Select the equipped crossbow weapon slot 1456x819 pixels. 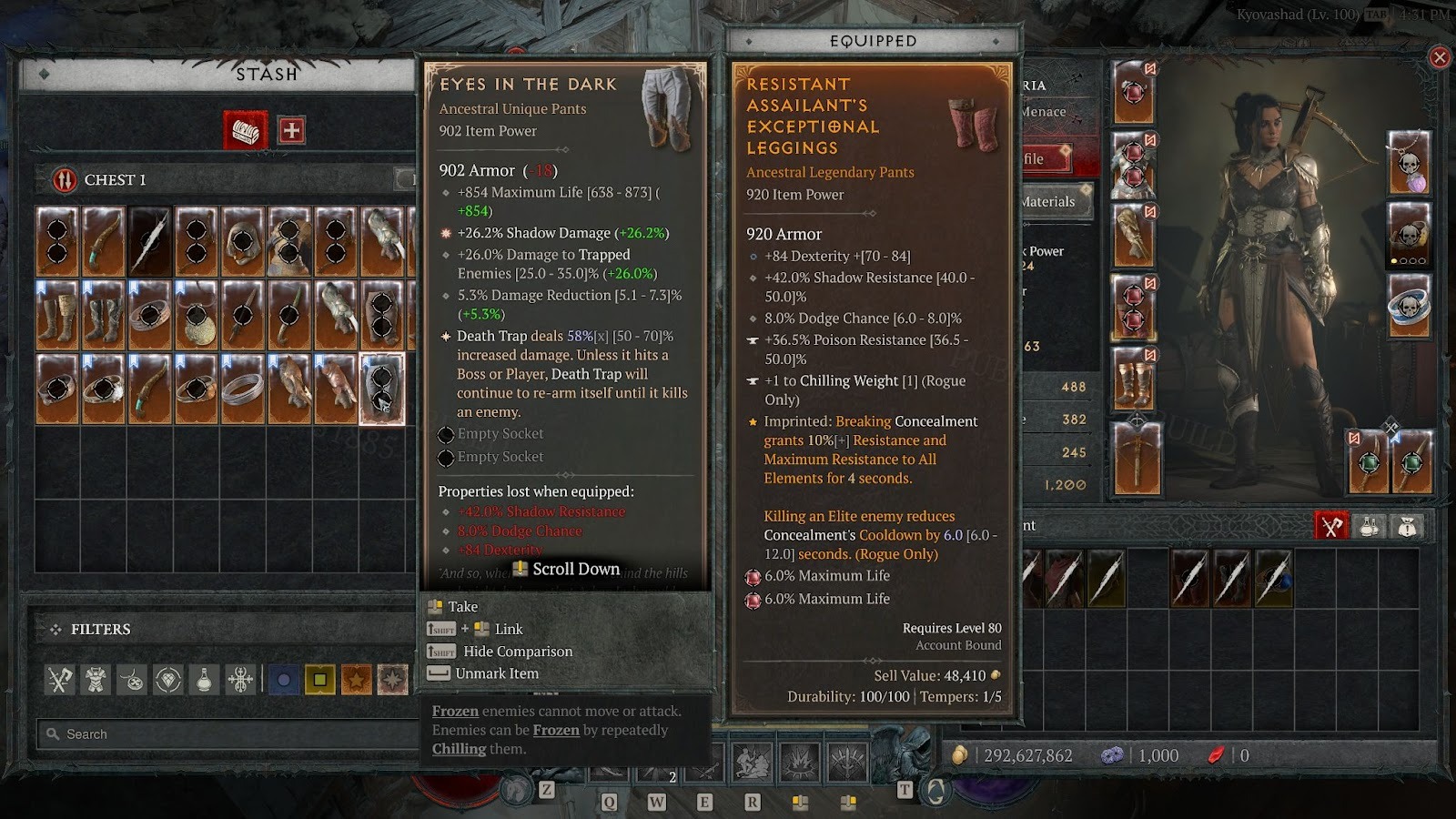click(x=1137, y=459)
